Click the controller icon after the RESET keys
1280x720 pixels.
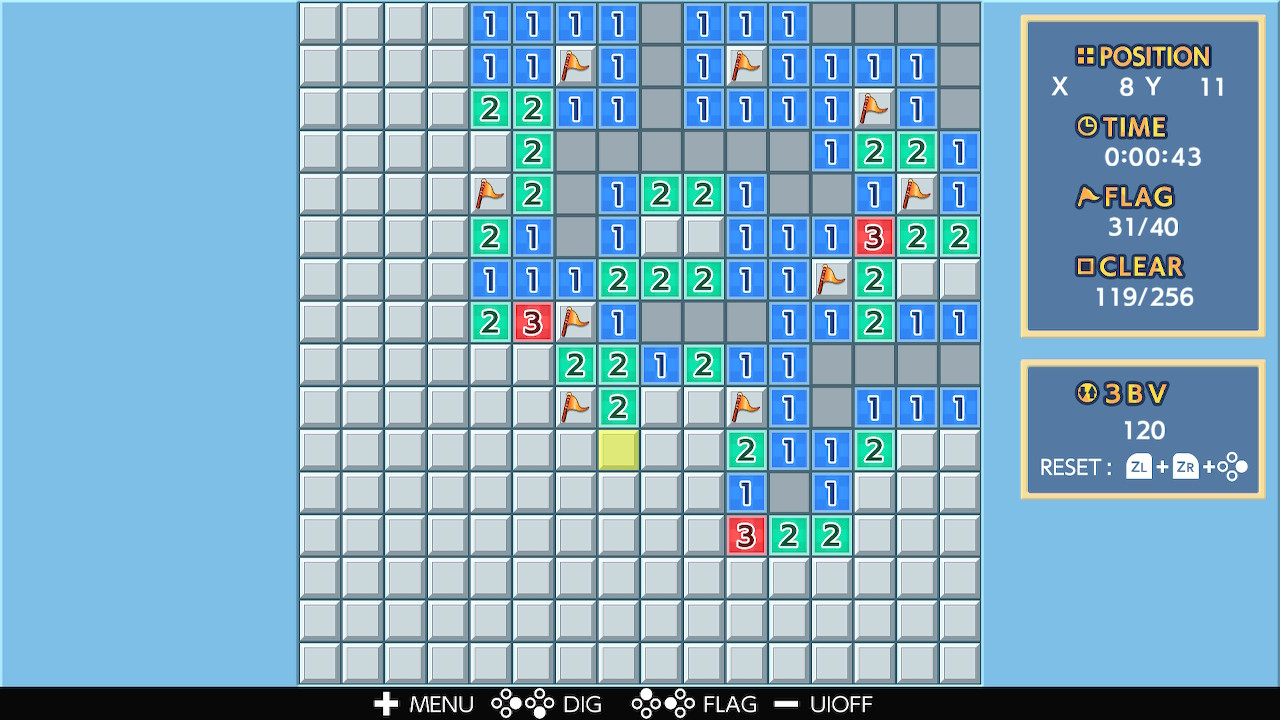coord(1234,465)
